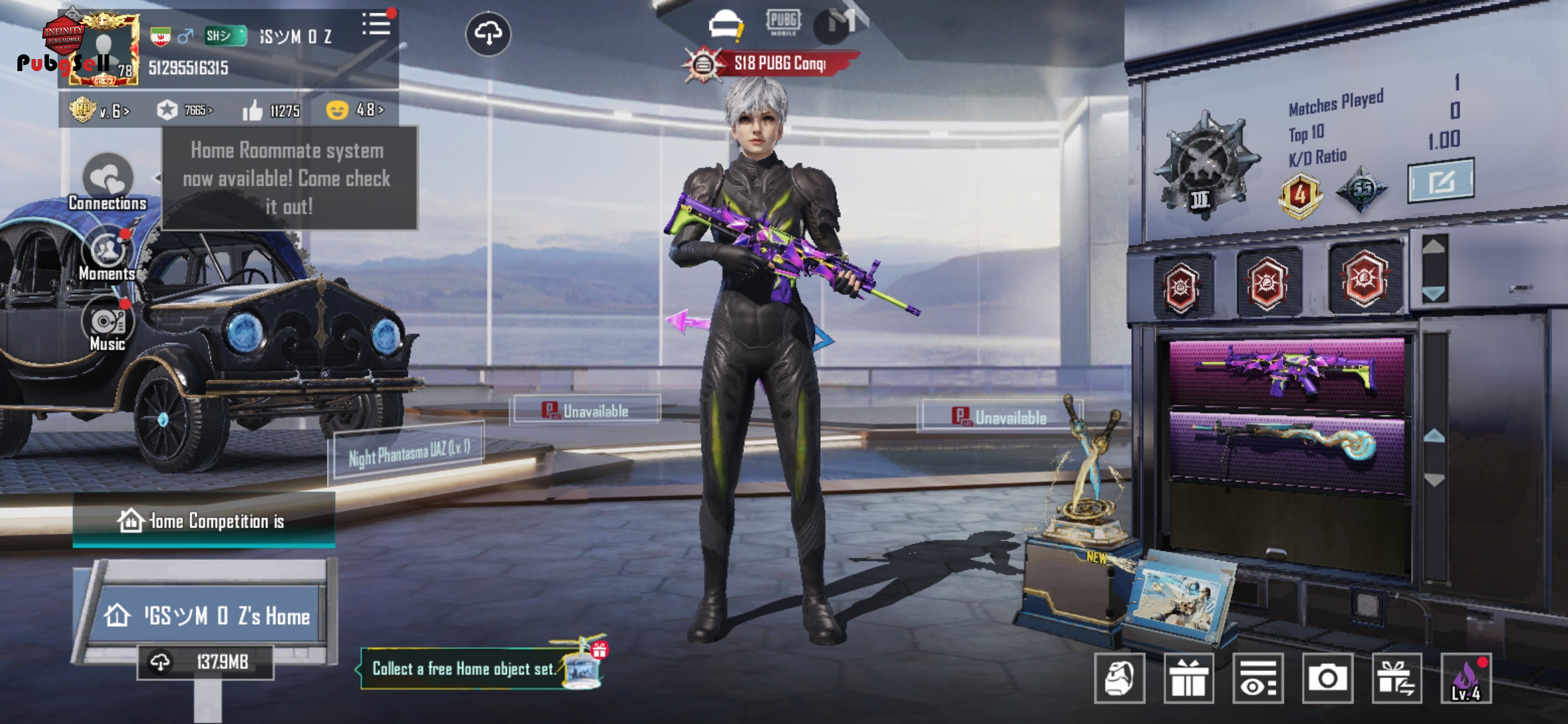This screenshot has height=724, width=1568.
Task: Download the 137.9MB home resource
Action: pyautogui.click(x=205, y=662)
